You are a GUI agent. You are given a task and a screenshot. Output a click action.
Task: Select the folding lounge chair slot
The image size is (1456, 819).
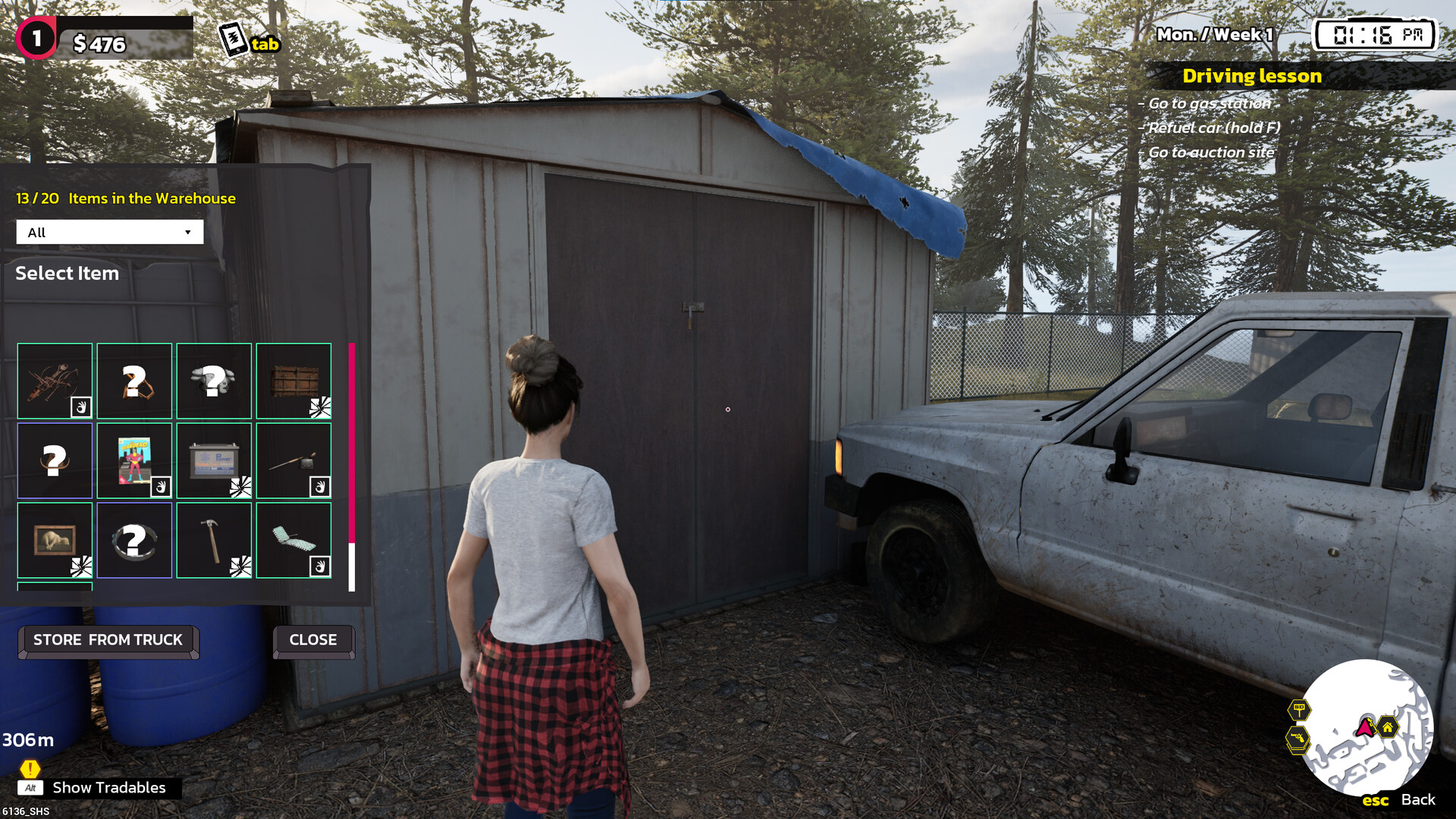293,540
